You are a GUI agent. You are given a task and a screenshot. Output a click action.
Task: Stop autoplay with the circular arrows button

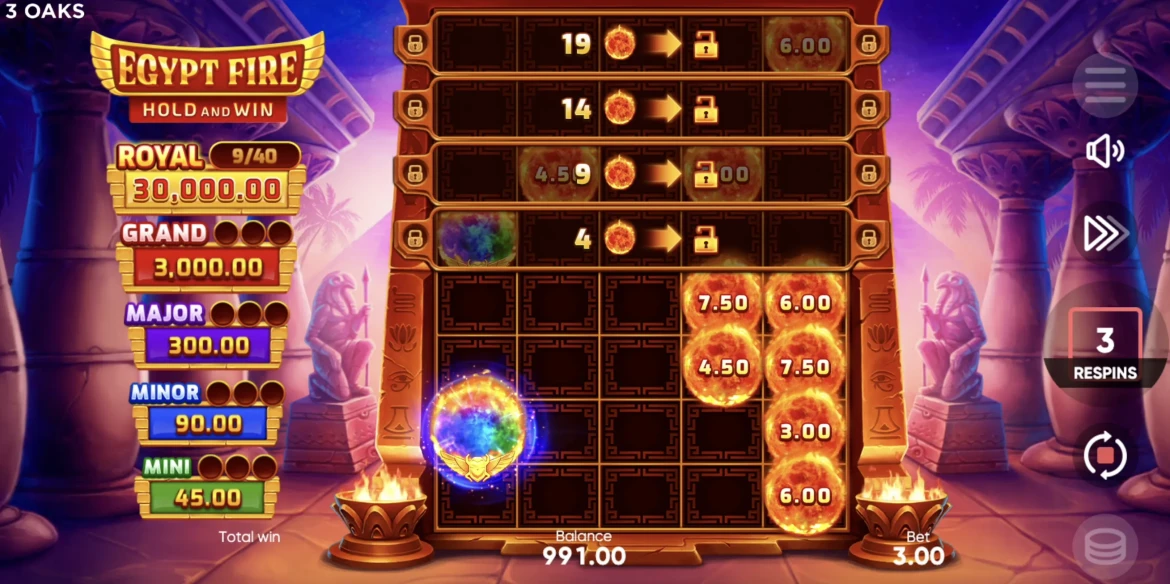click(x=1105, y=457)
